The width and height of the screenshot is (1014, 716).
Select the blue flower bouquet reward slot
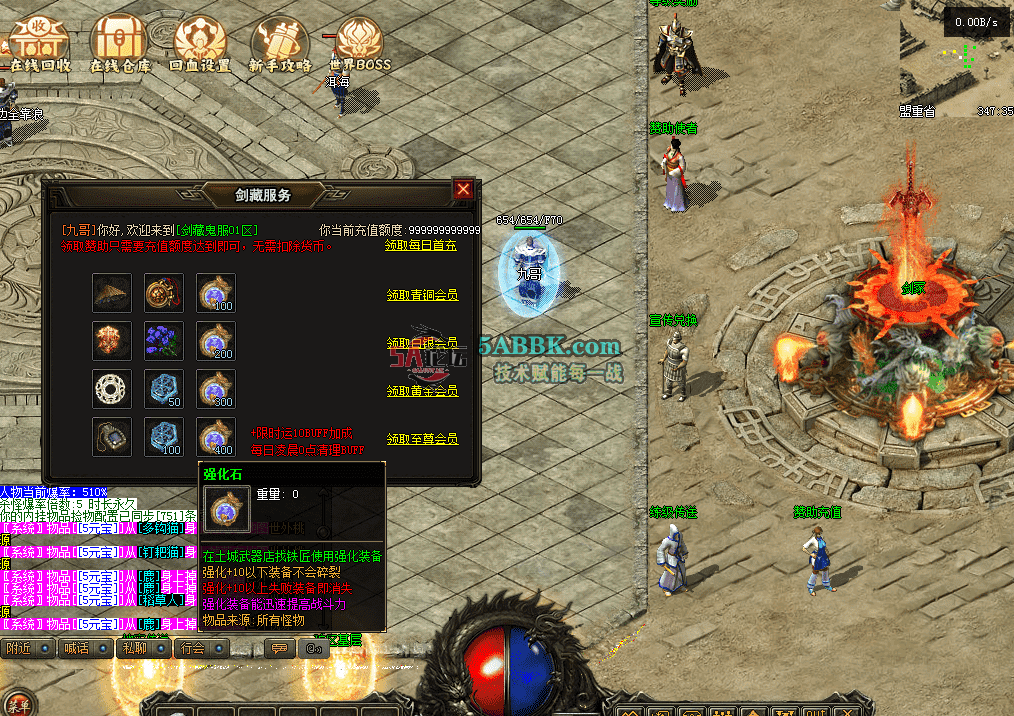tap(164, 340)
